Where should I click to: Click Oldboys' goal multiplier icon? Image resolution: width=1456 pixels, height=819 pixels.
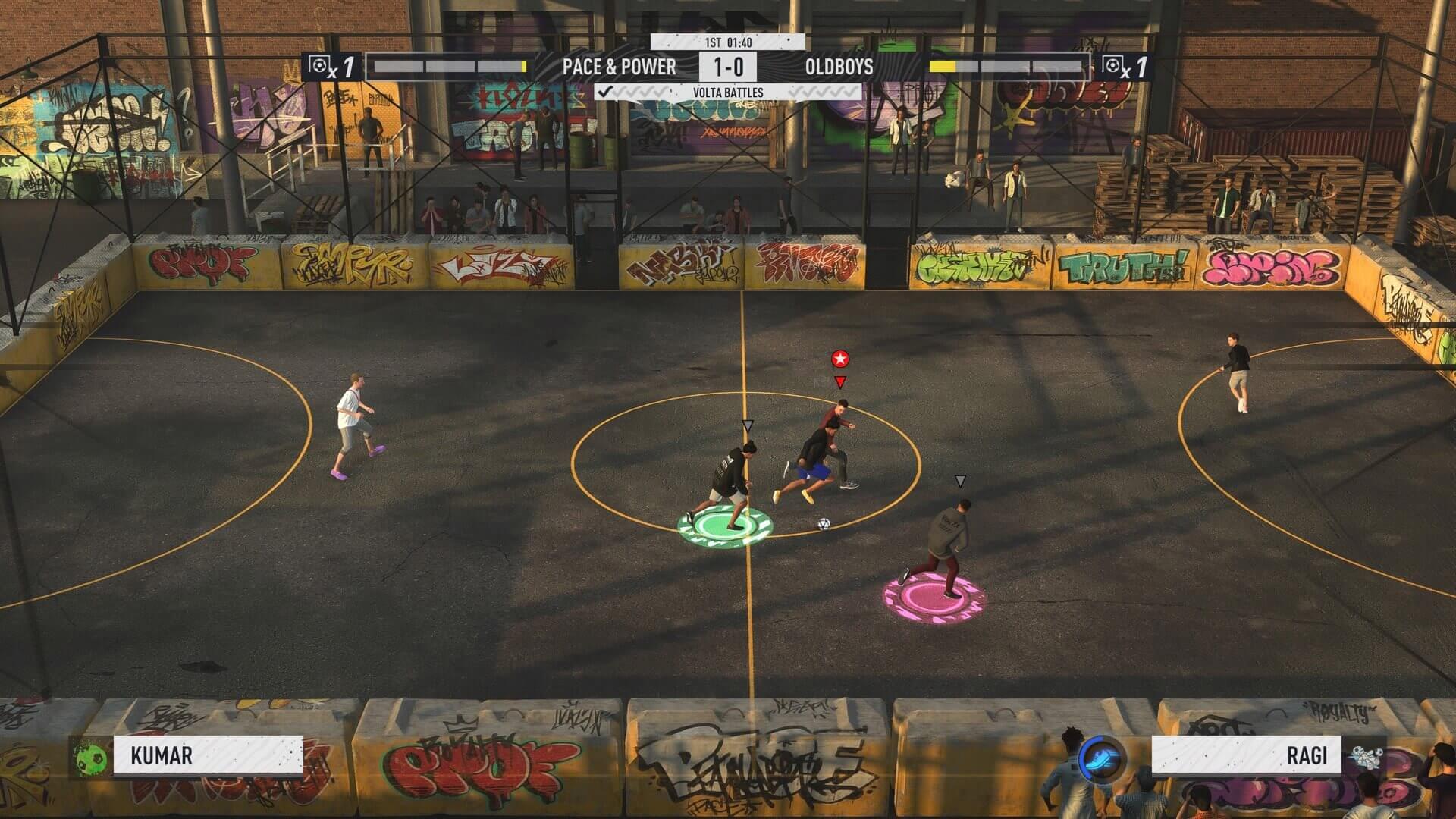point(1125,67)
